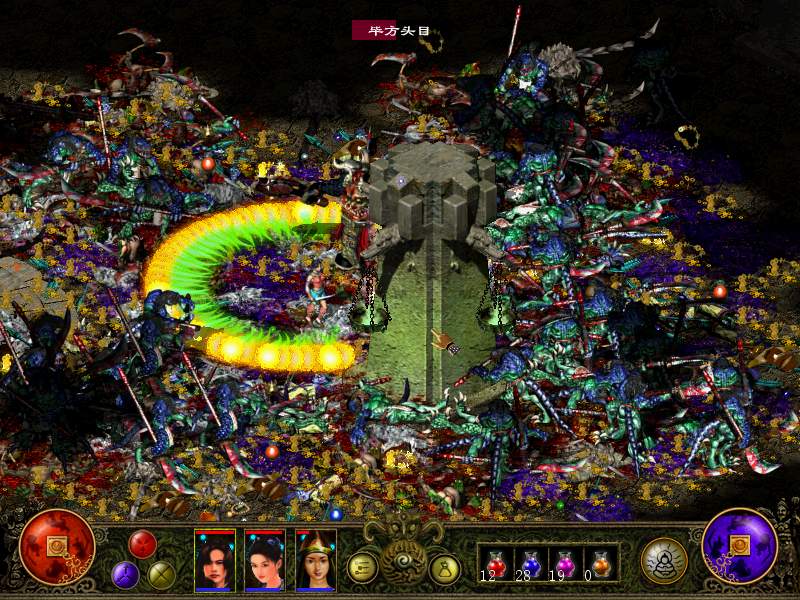The image size is (800, 600).
Task: Click the skill icon on the purple orb
Action: 741,546
